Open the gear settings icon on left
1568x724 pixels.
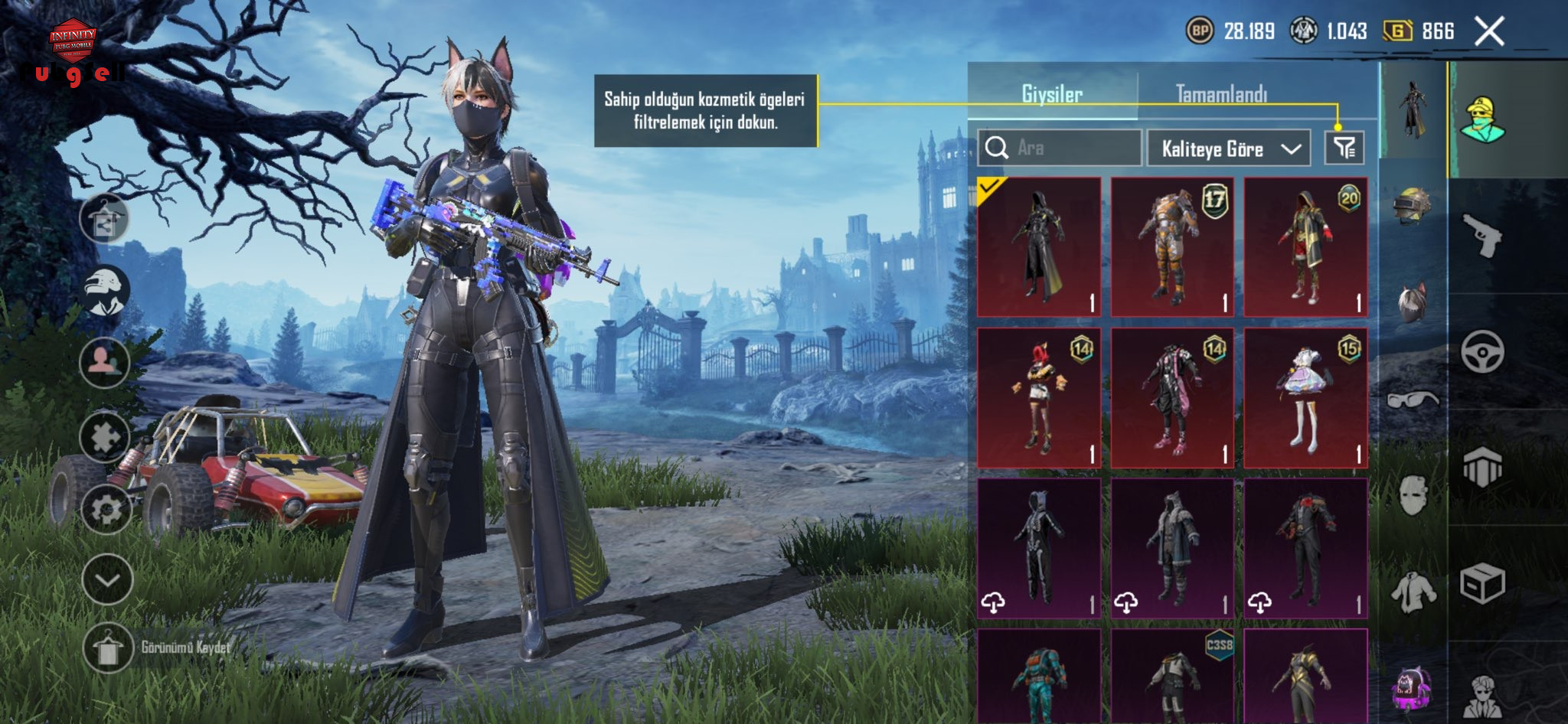pos(106,509)
